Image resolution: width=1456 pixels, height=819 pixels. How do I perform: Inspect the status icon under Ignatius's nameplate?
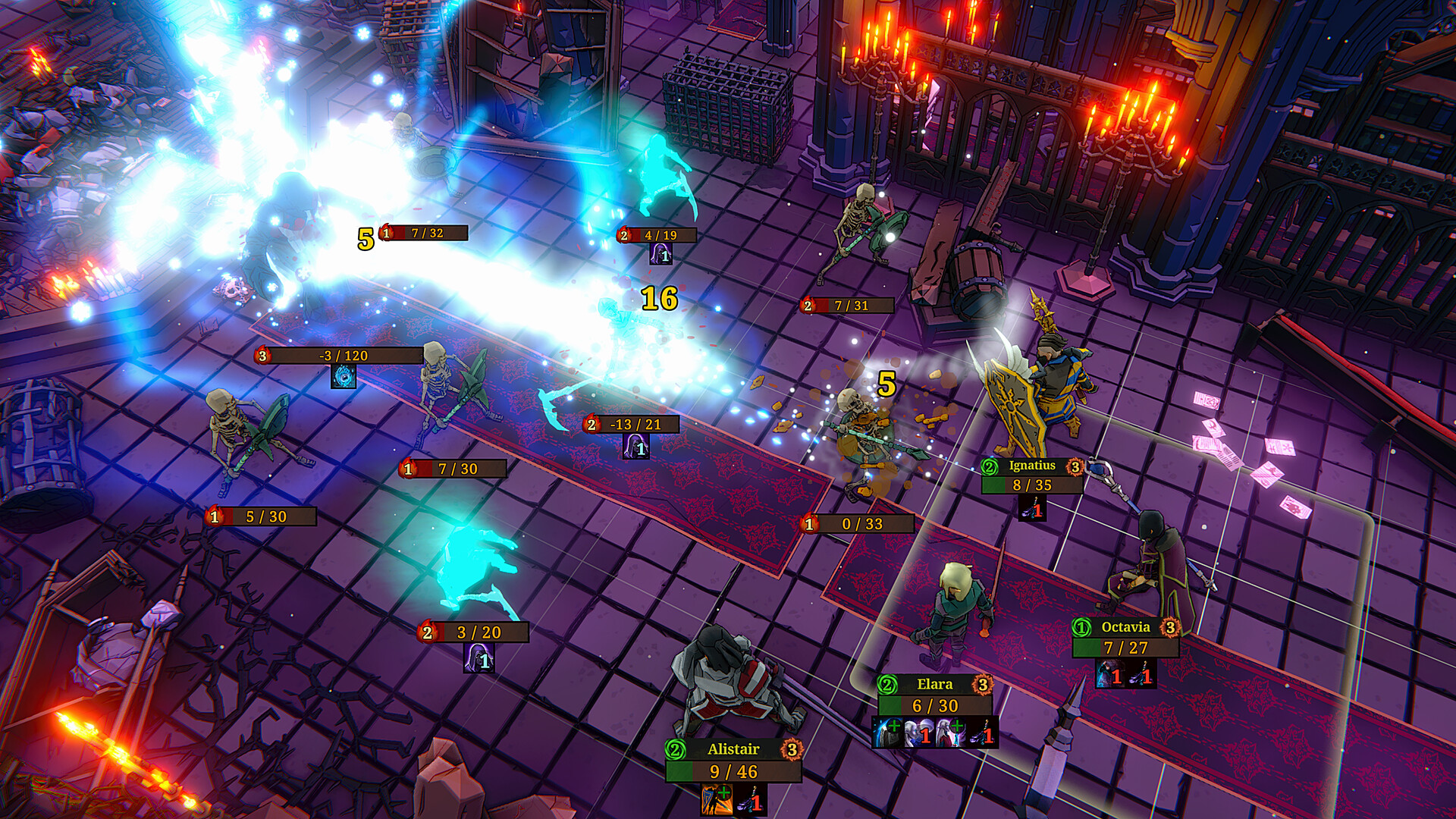point(1032,510)
